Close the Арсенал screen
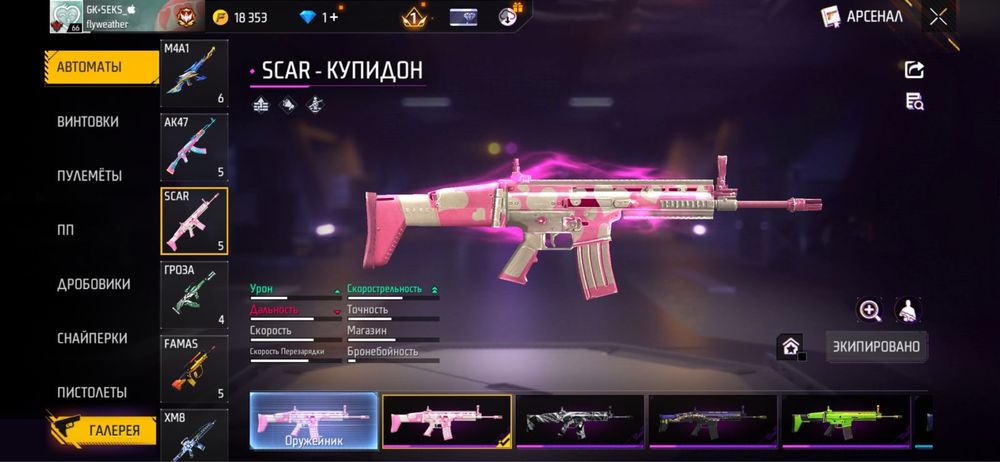 937,16
